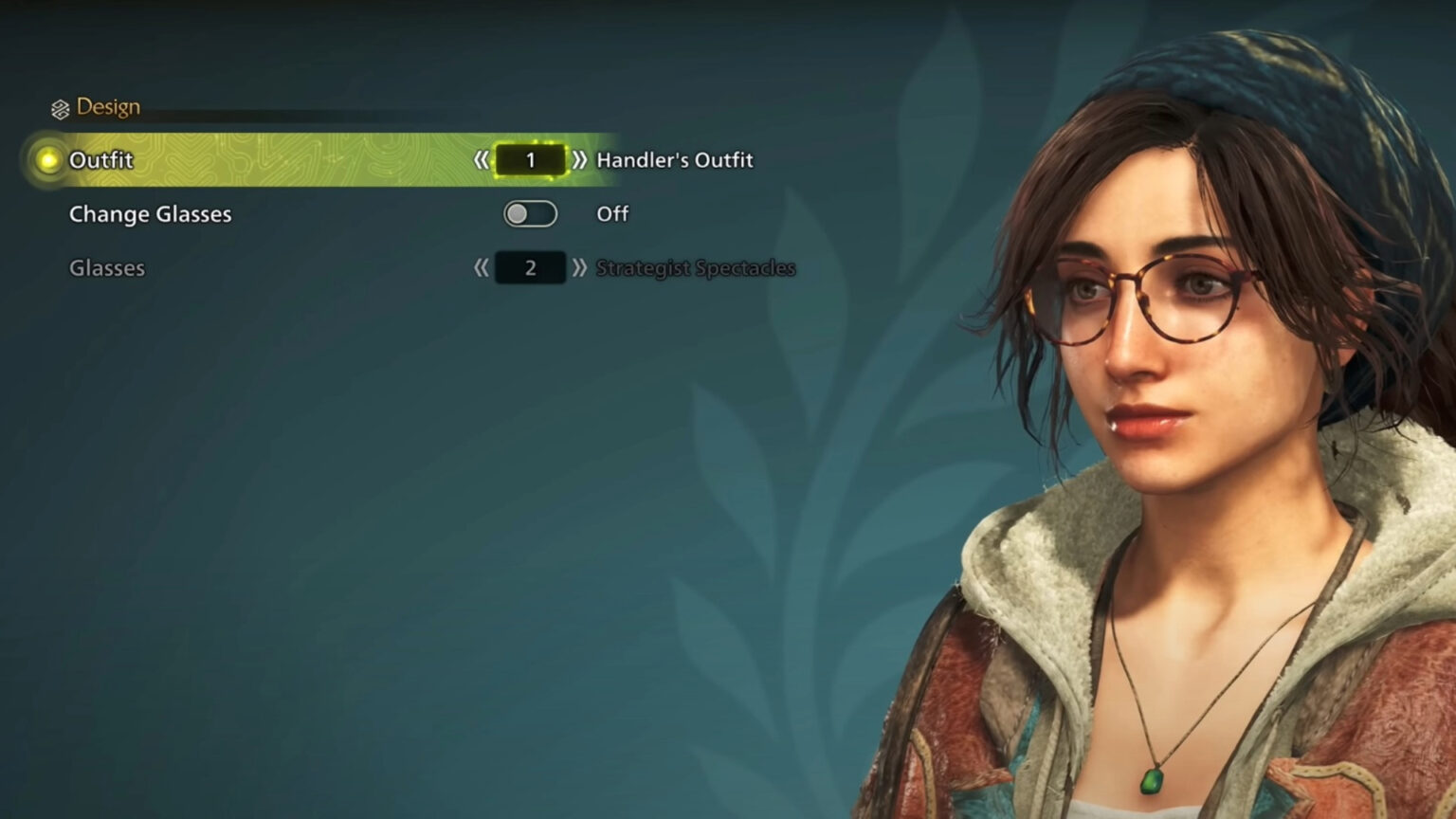Click the right arrows on the Outfit stepper
This screenshot has width=1456, height=819.
tap(578, 159)
